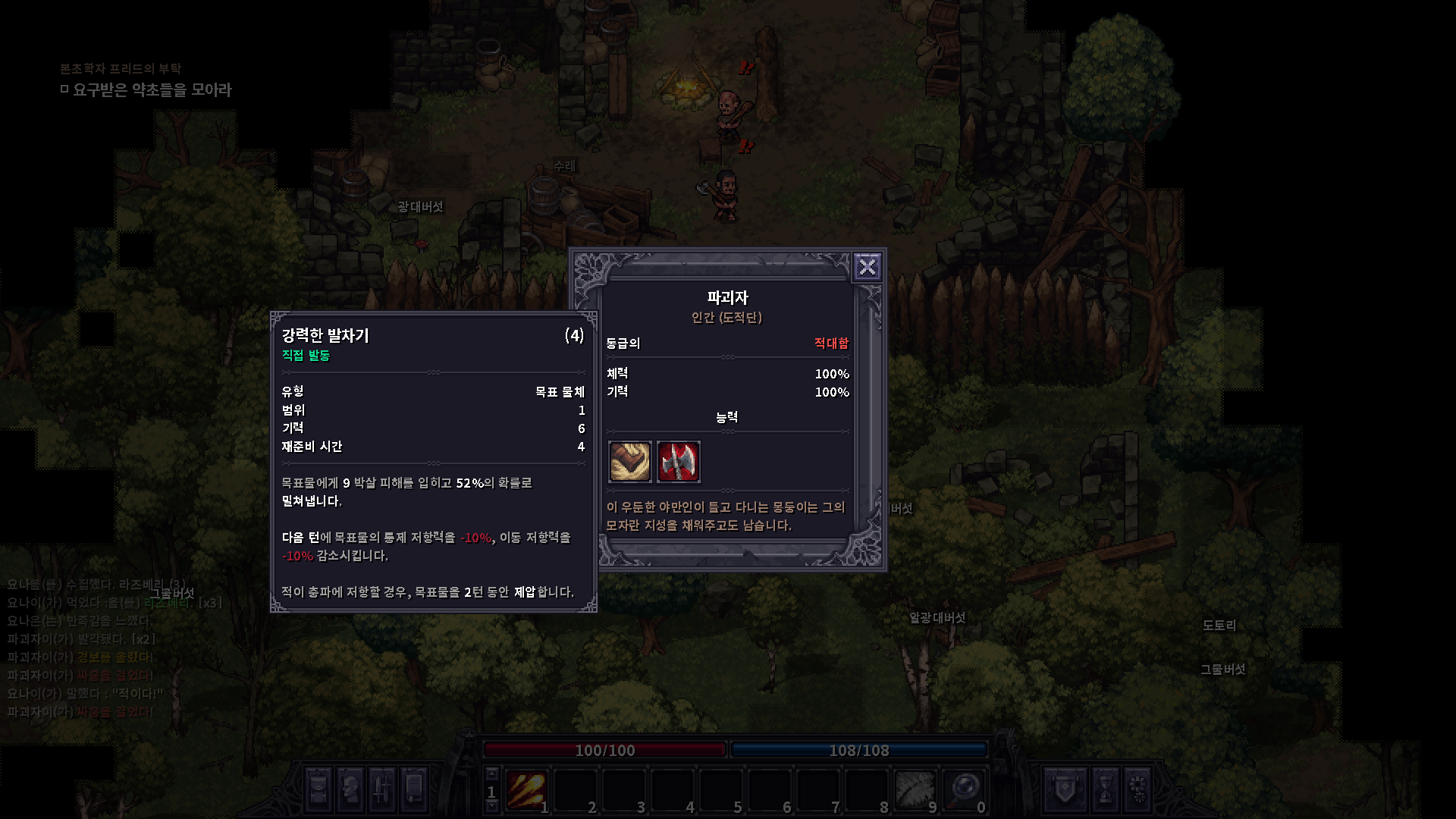Select the herb gathering quest objective
The width and height of the screenshot is (1456, 819).
pos(152,90)
